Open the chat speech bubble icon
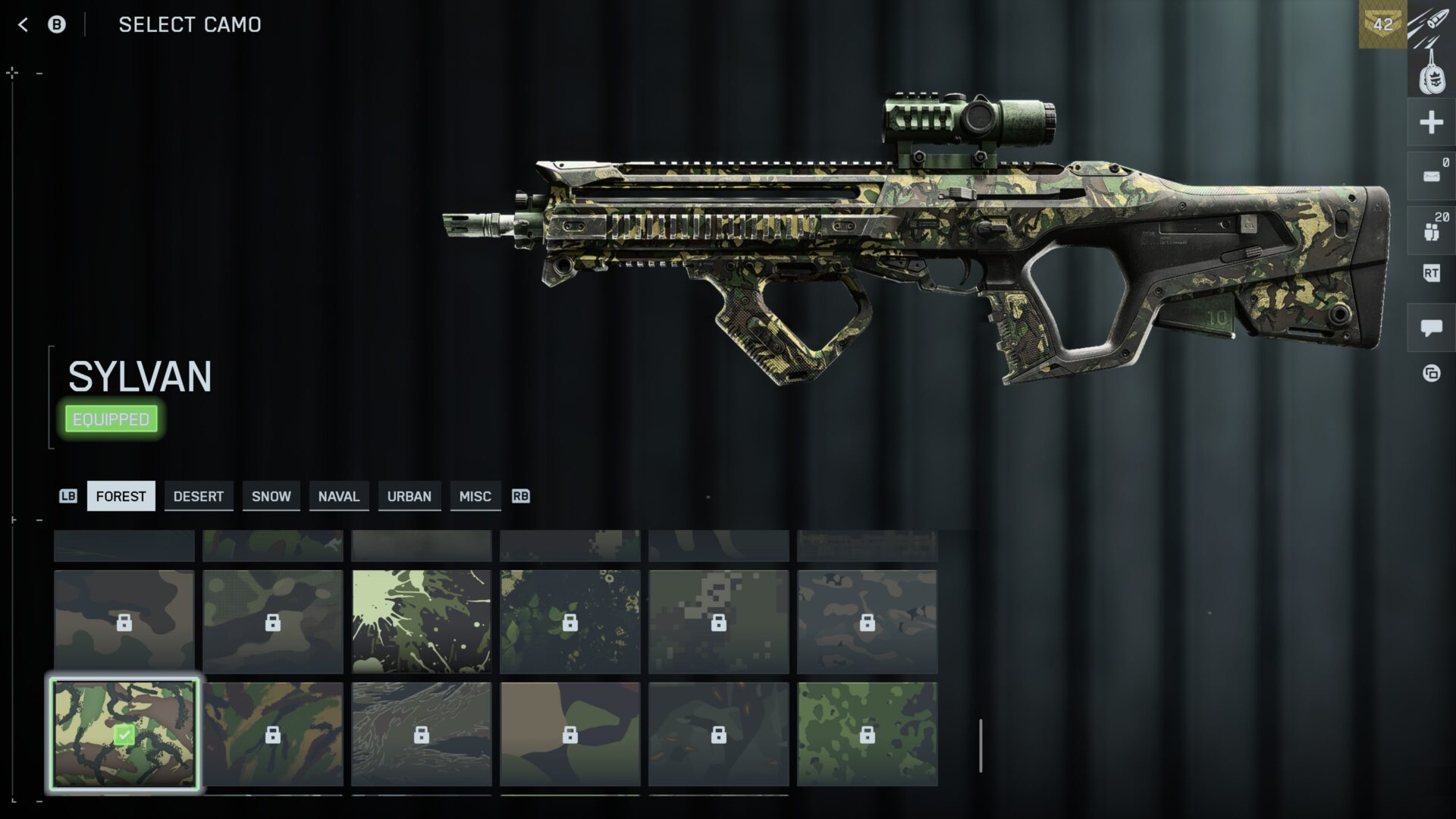The height and width of the screenshot is (819, 1456). (x=1431, y=328)
